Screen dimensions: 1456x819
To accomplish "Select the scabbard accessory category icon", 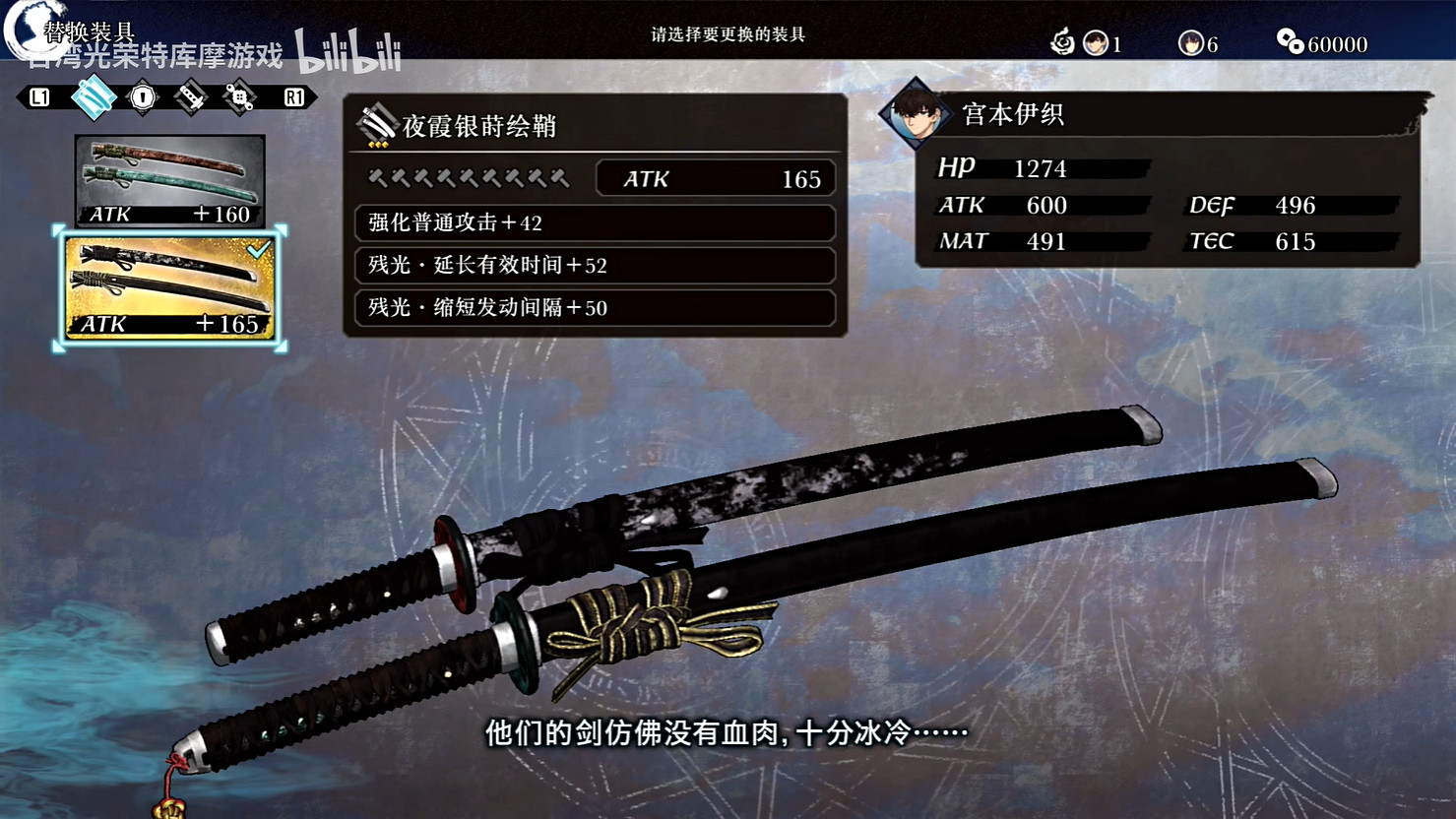I will click(x=189, y=97).
